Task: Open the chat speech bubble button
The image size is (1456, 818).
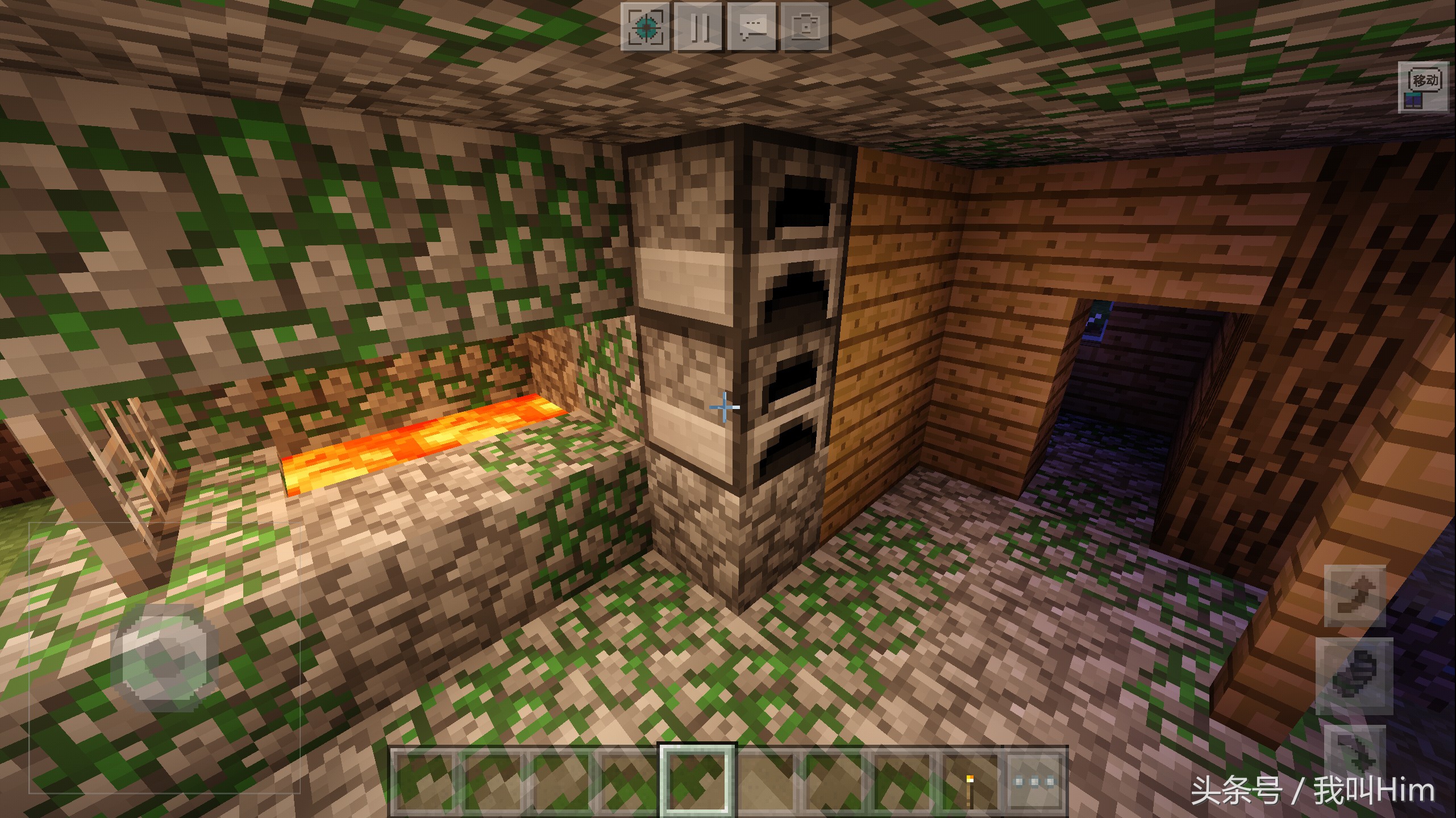Action: (752, 27)
